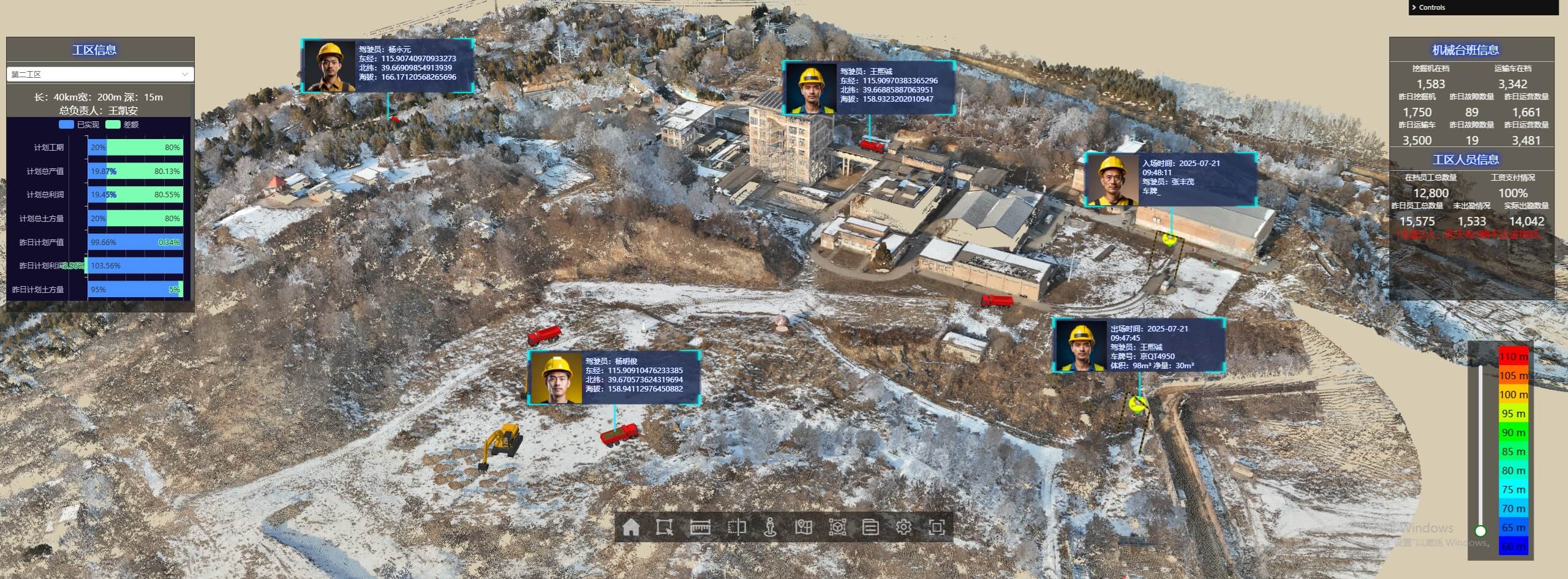Open the map marker tool

[x=804, y=527]
